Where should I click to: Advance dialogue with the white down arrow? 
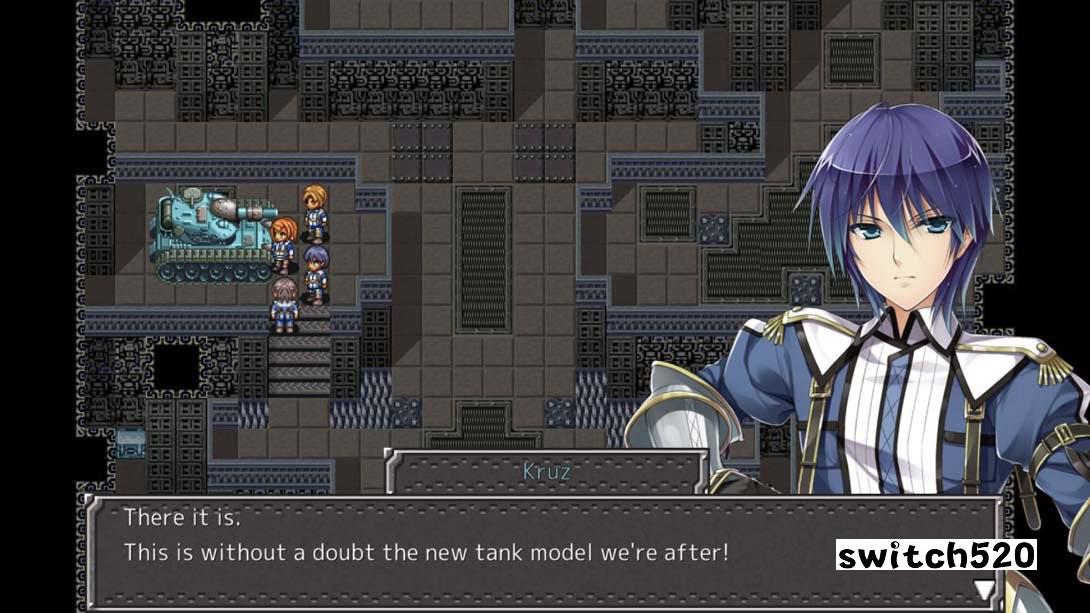tap(984, 588)
